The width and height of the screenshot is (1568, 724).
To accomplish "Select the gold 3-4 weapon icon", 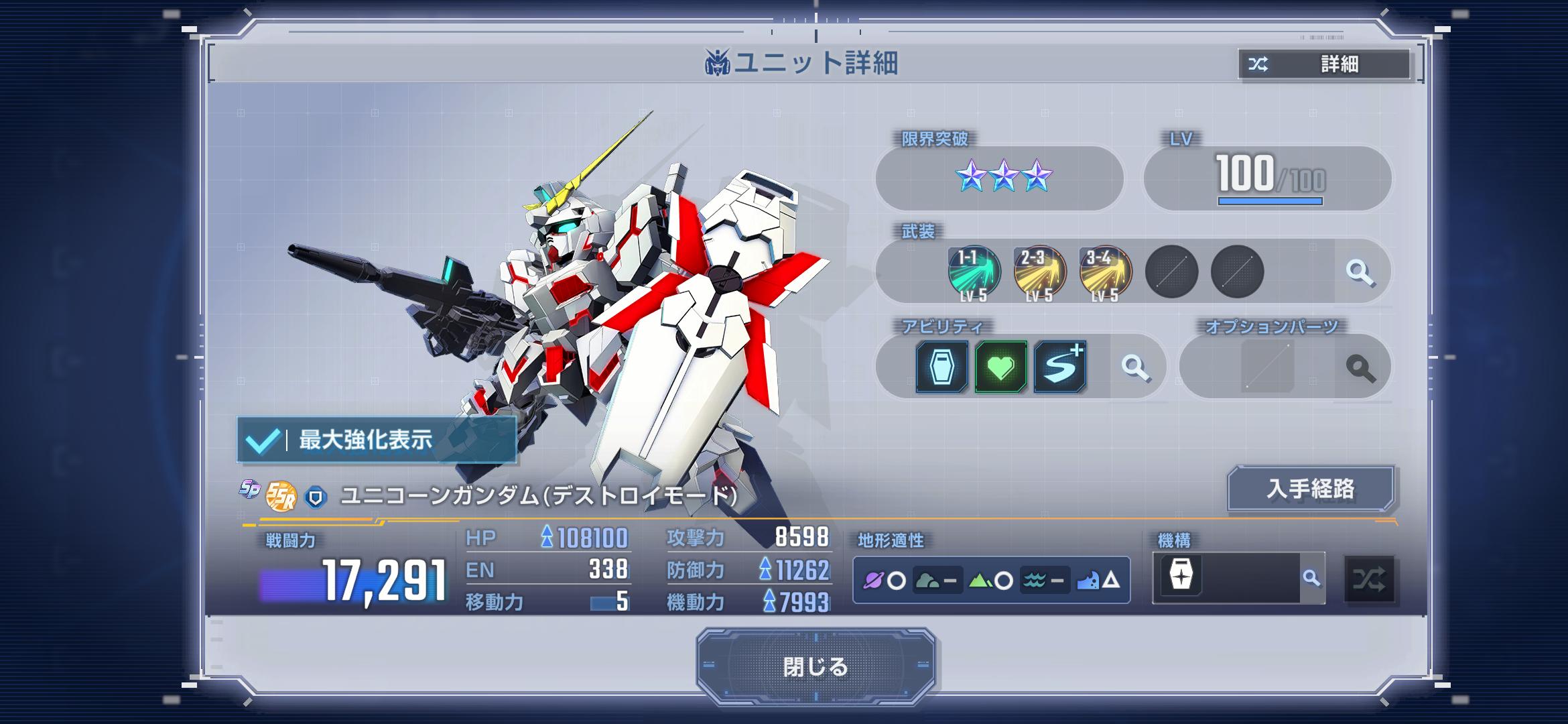I will (x=1105, y=272).
